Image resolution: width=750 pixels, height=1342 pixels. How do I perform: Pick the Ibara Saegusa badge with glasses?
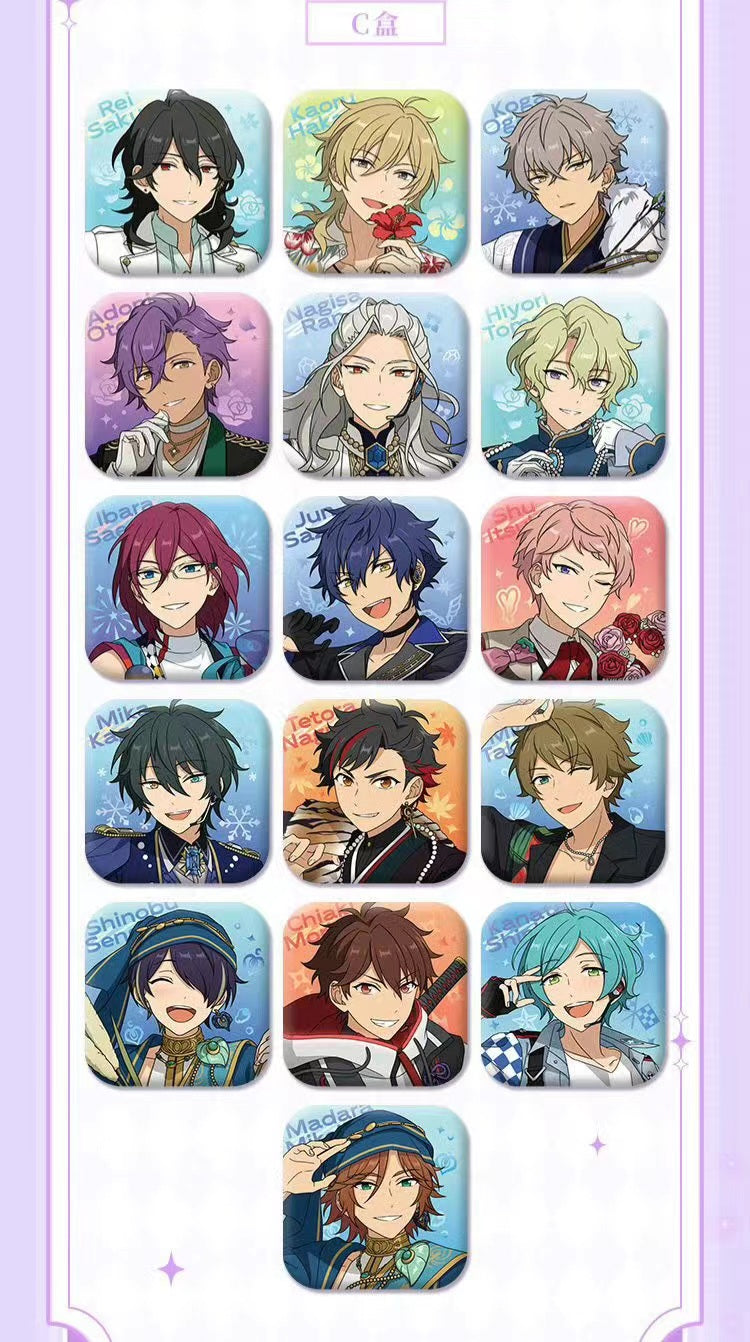pyautogui.click(x=177, y=588)
